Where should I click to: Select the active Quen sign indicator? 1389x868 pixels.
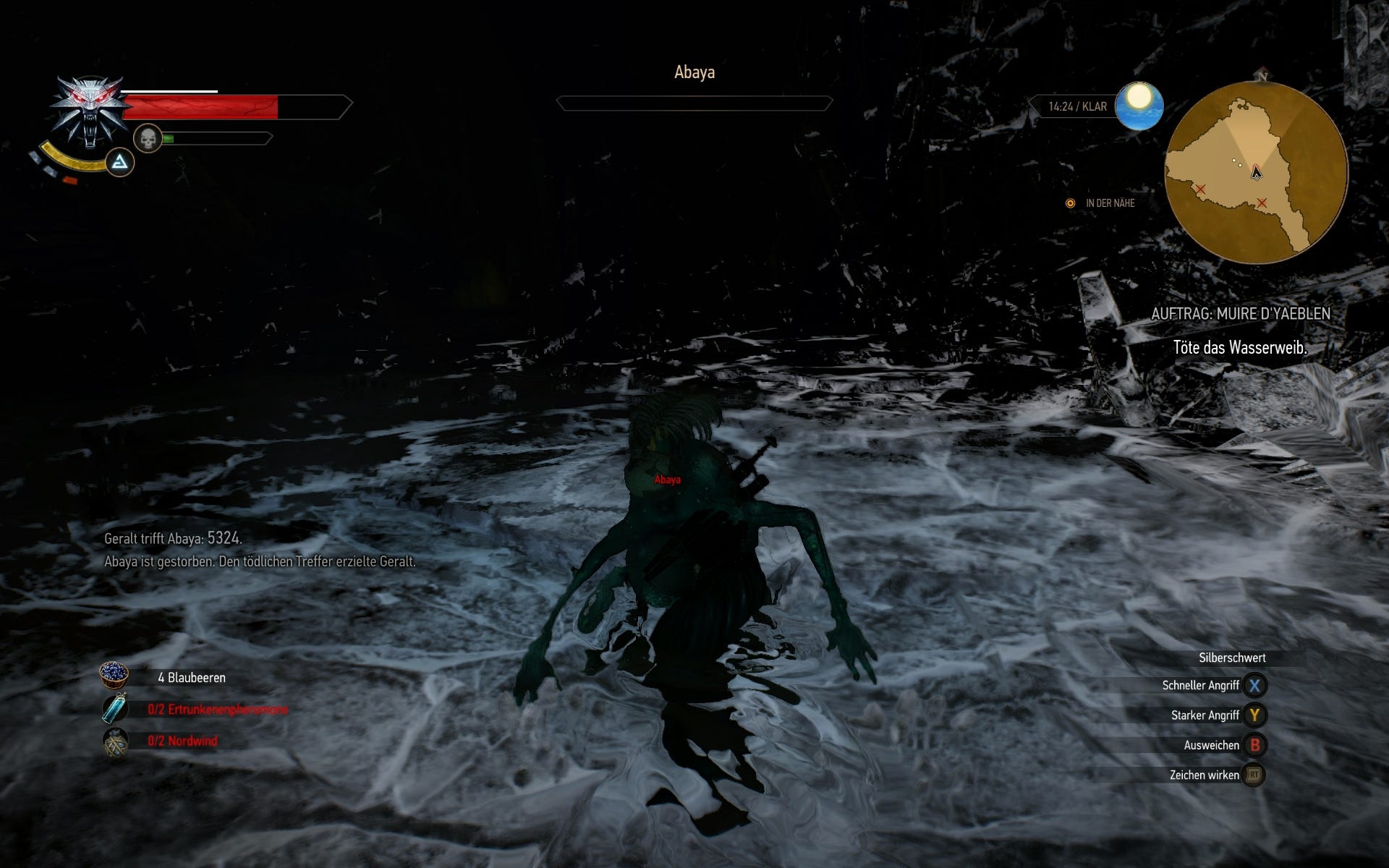(x=122, y=162)
